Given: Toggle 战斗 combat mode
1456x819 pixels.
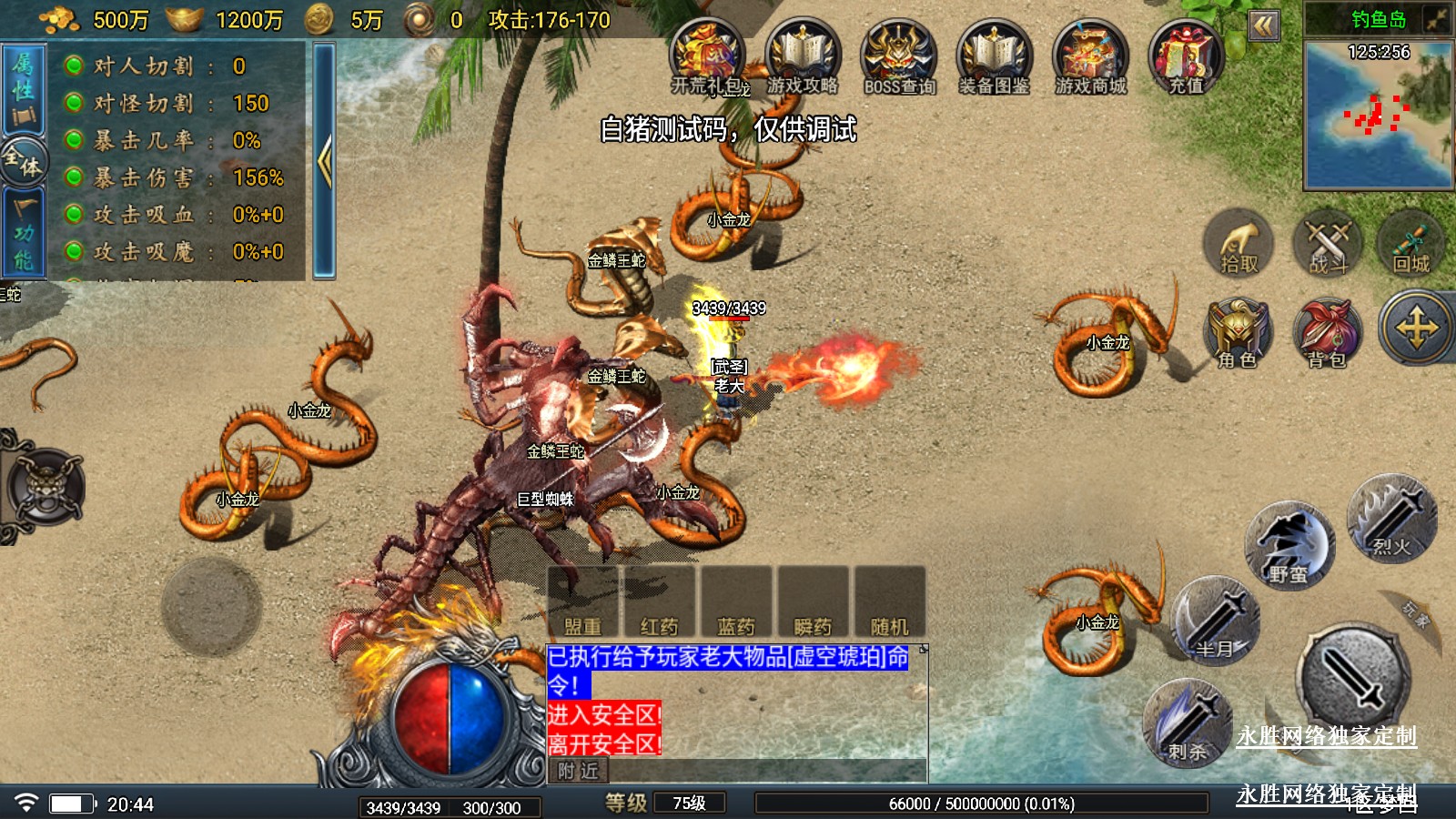Looking at the screenshot, I should (1327, 243).
